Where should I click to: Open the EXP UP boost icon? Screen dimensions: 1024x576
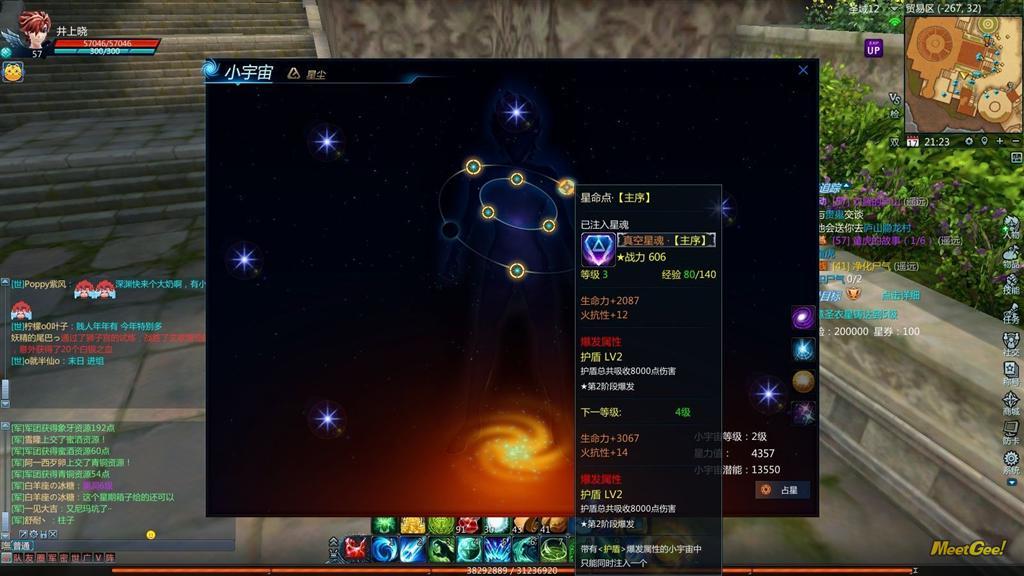tap(874, 47)
